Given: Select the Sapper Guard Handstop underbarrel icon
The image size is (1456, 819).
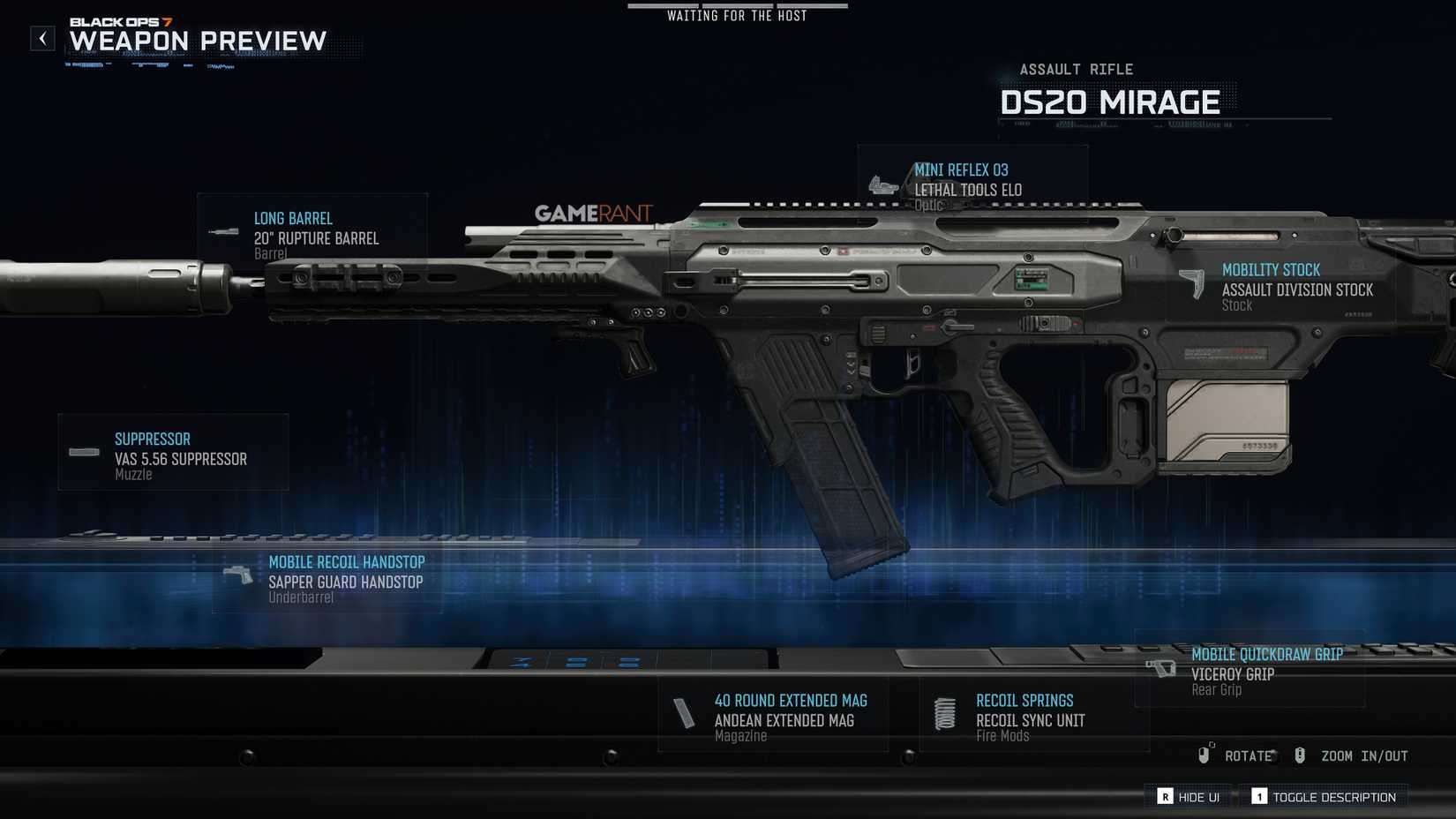Looking at the screenshot, I should [236, 575].
